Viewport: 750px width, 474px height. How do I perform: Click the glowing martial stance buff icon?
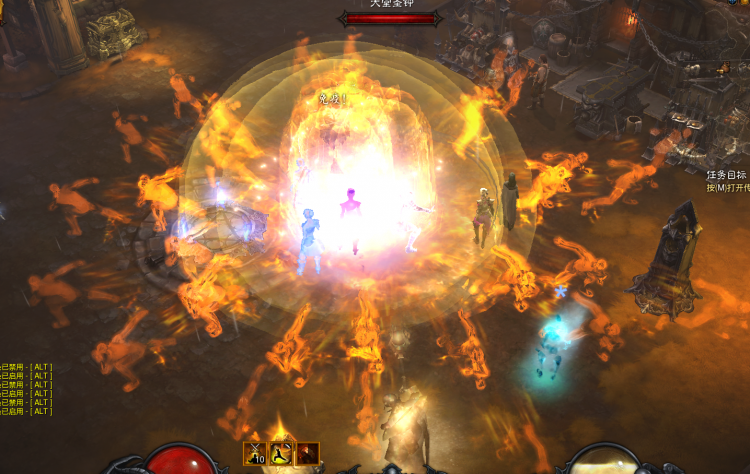pyautogui.click(x=282, y=454)
